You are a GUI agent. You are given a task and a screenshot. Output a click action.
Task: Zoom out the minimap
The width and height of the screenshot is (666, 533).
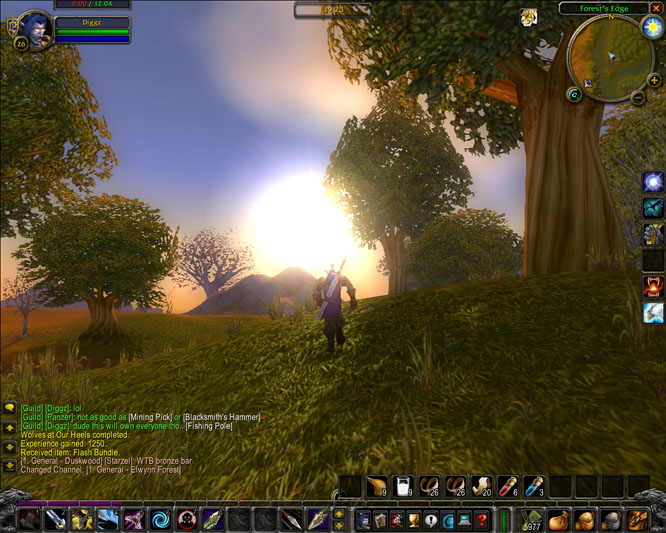(639, 97)
